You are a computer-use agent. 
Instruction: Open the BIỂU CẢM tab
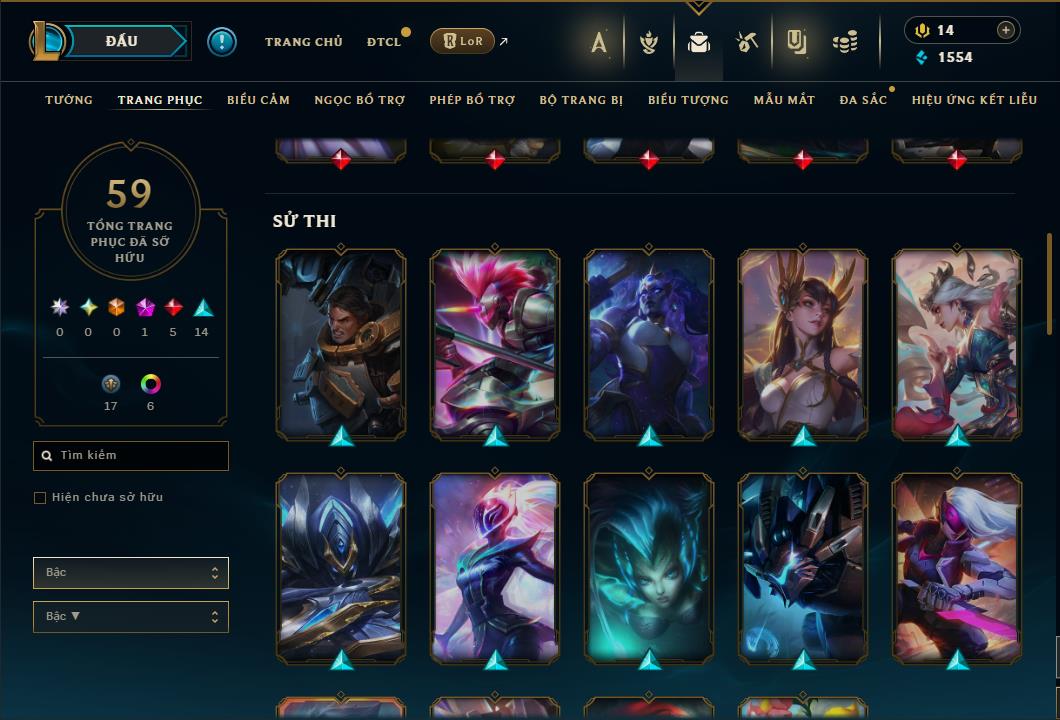pos(258,100)
